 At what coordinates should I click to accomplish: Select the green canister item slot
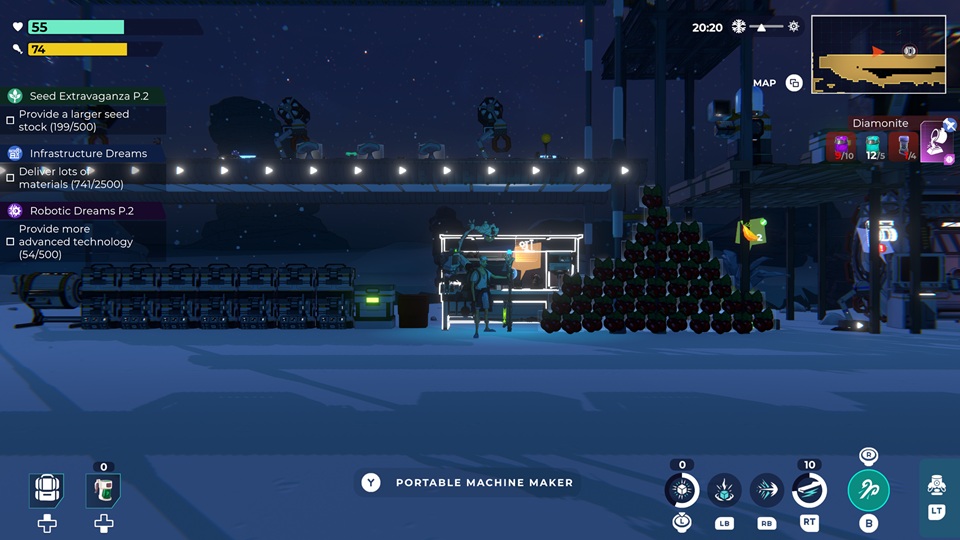[x=103, y=490]
